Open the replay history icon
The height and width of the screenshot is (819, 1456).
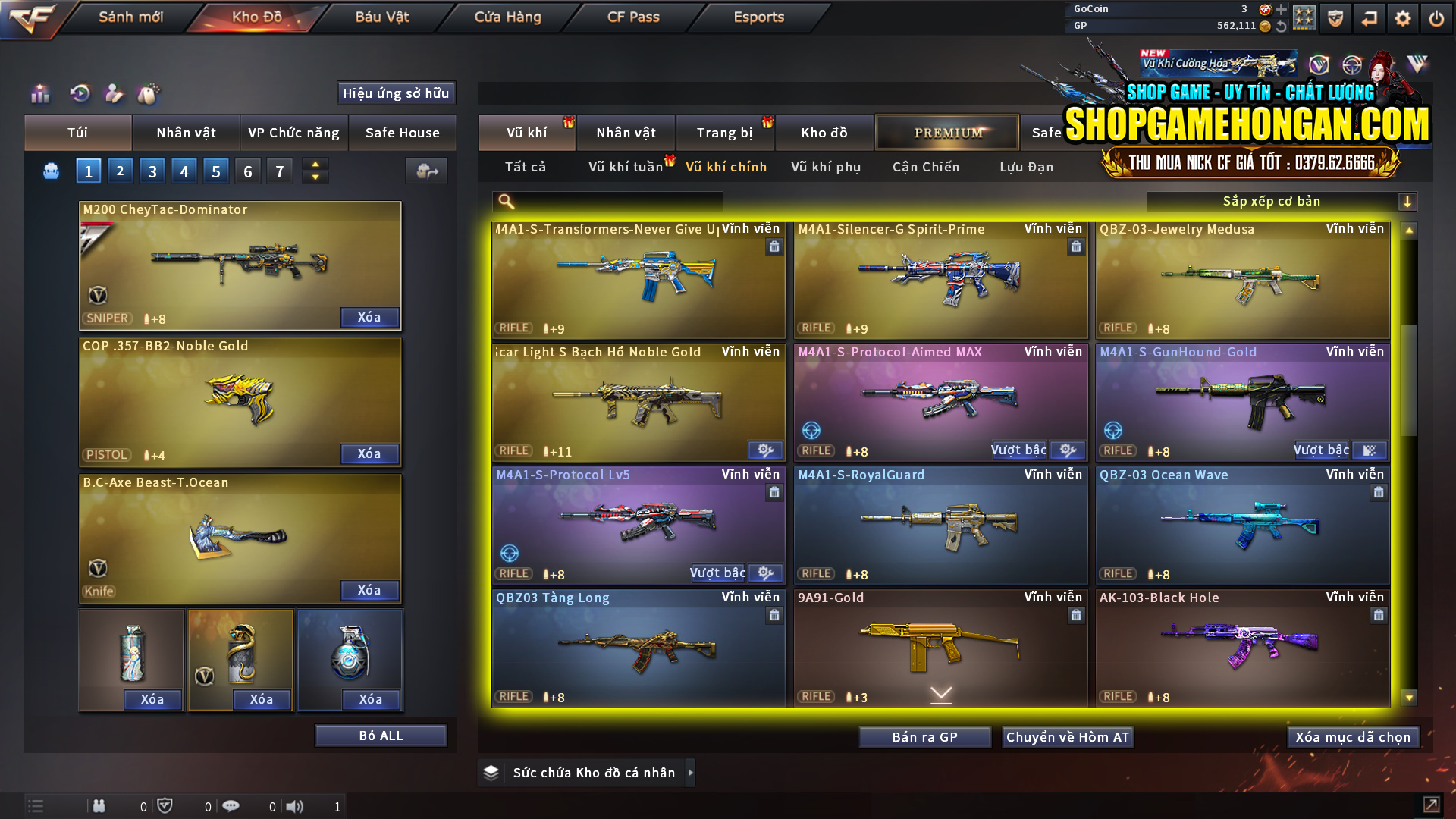coord(78,93)
